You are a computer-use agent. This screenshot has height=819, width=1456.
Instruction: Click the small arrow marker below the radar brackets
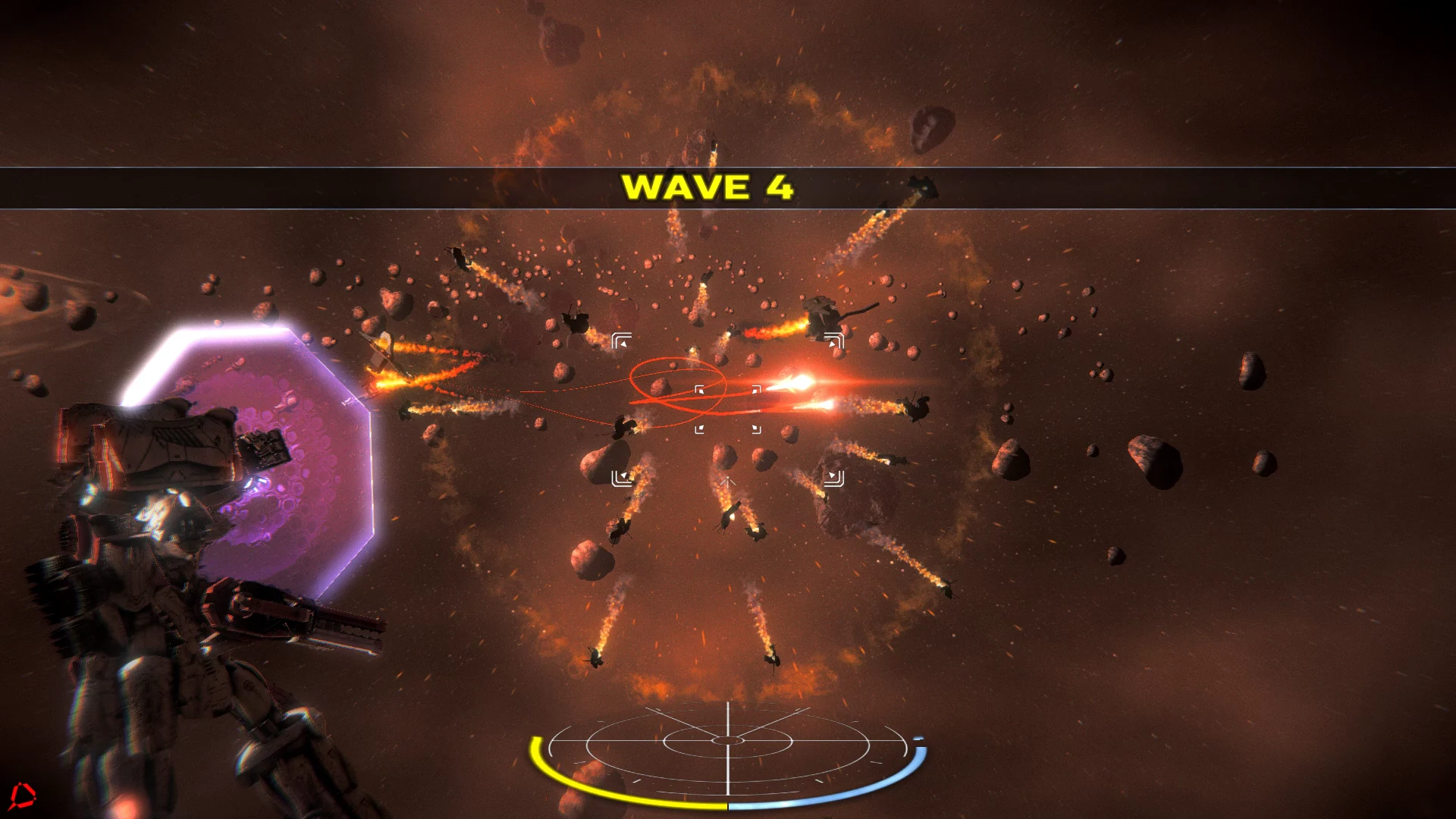(727, 483)
